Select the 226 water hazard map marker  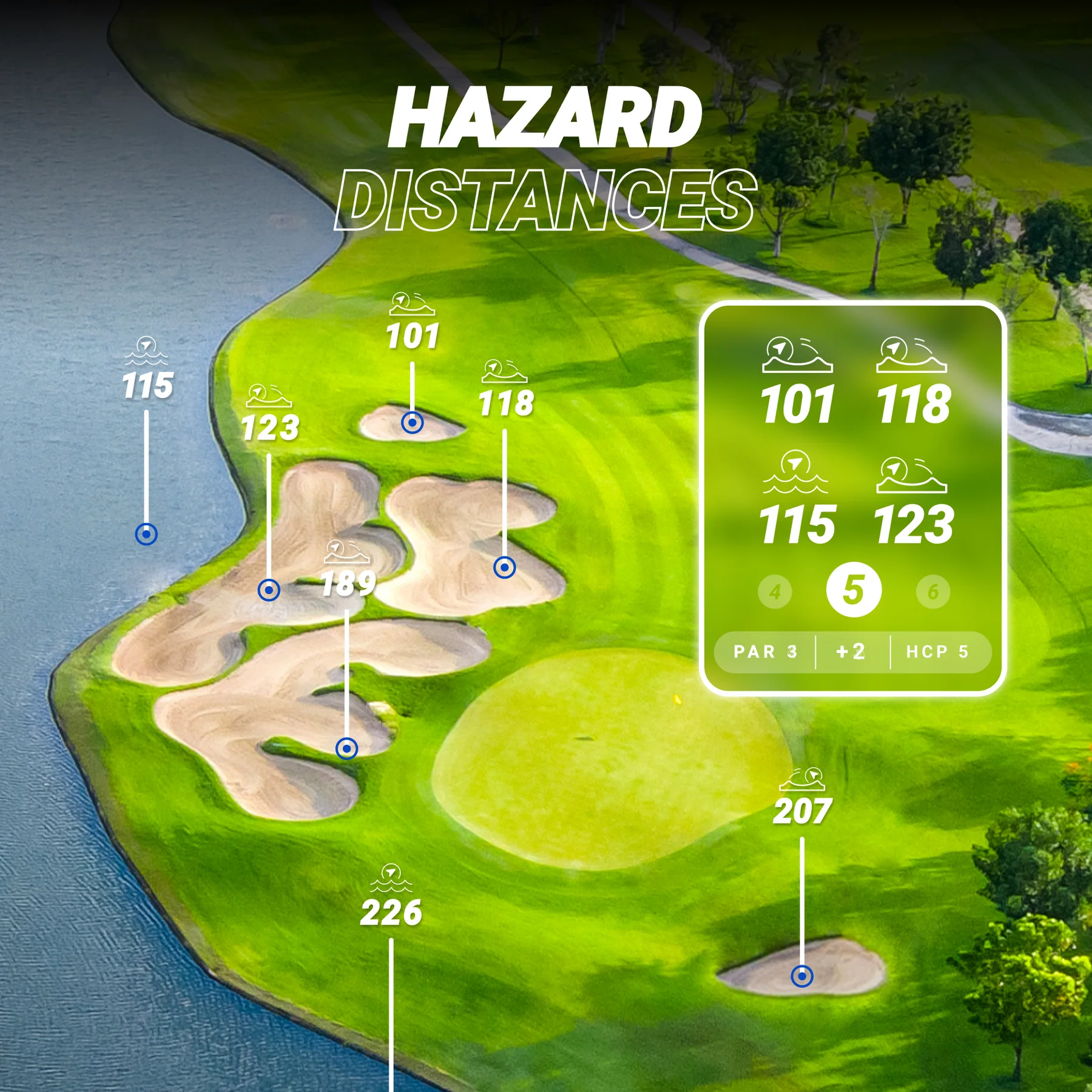pos(391,912)
